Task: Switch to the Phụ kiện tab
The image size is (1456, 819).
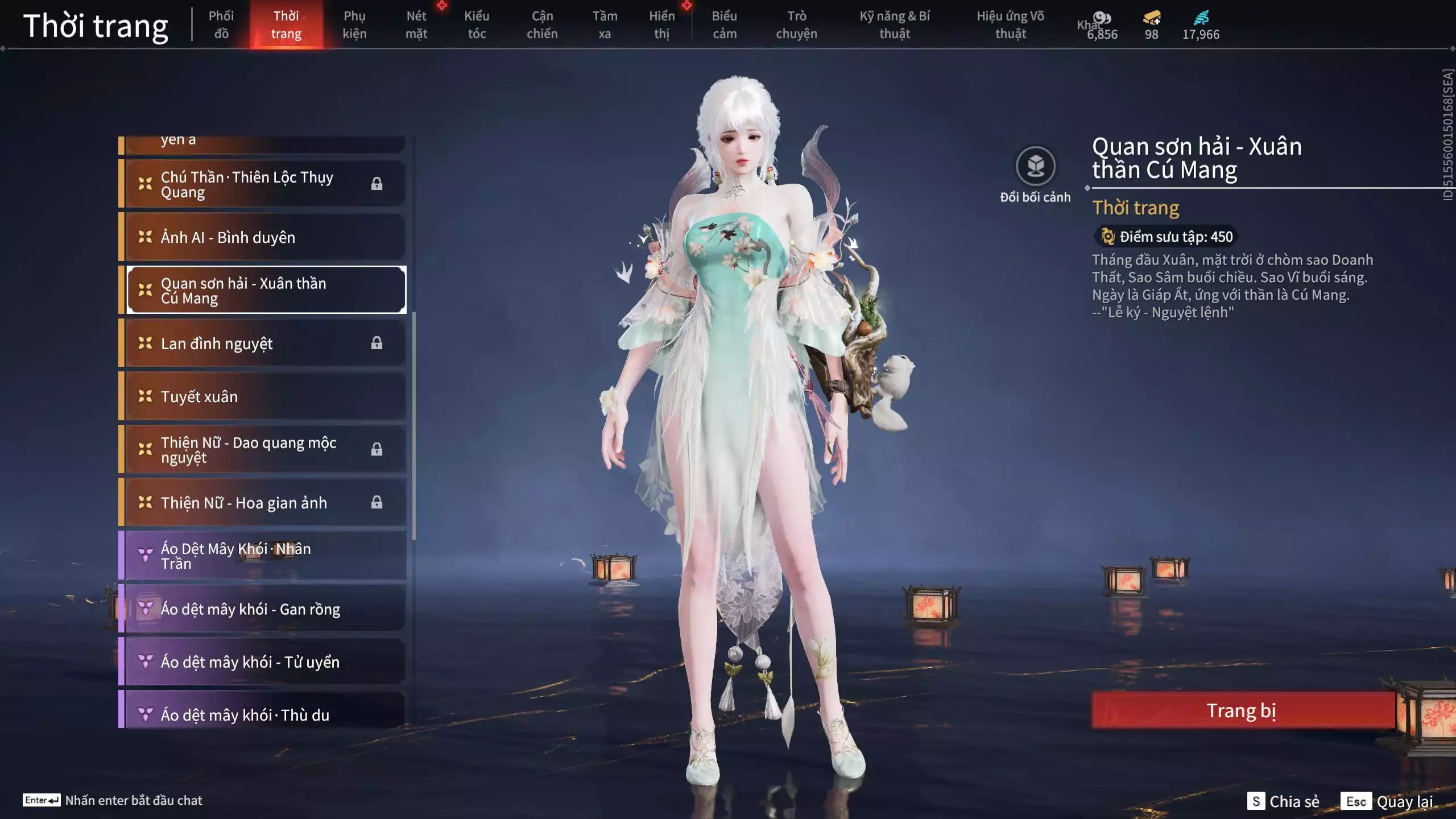Action: [x=355, y=24]
